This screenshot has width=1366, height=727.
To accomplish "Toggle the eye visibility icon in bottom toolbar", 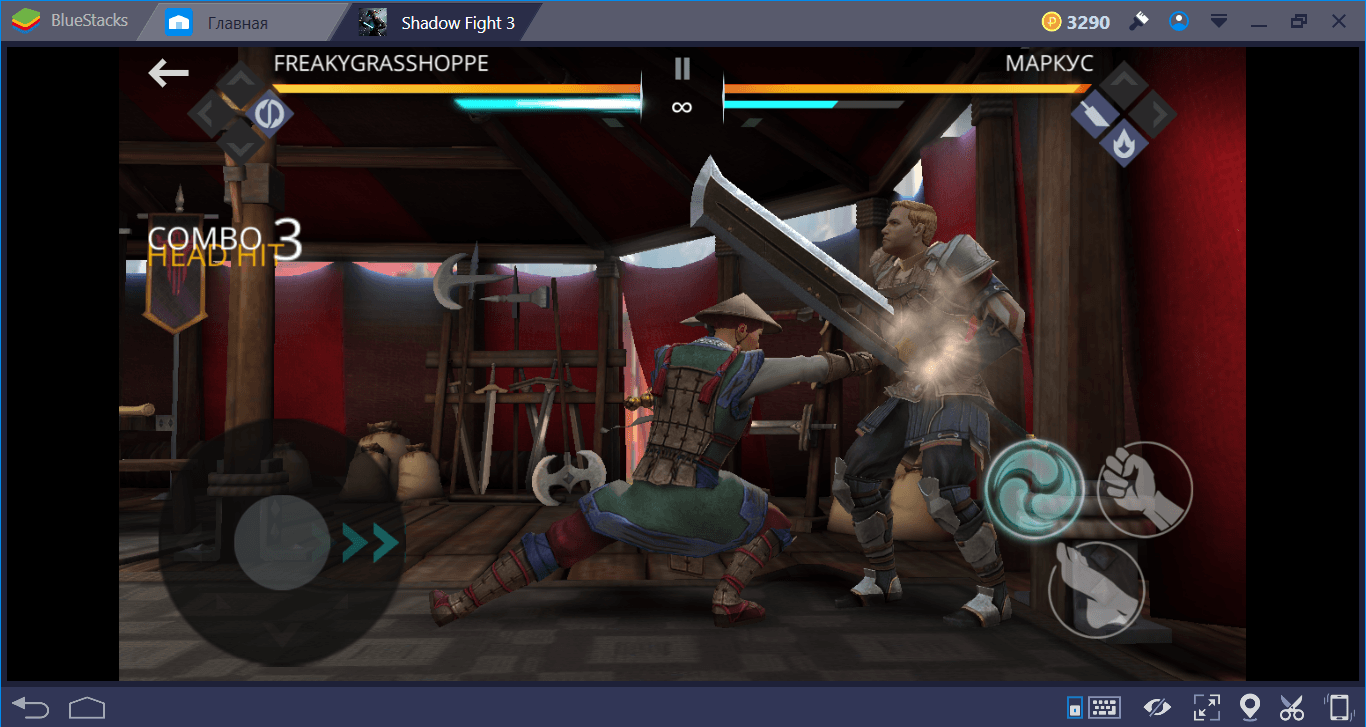I will click(1157, 706).
